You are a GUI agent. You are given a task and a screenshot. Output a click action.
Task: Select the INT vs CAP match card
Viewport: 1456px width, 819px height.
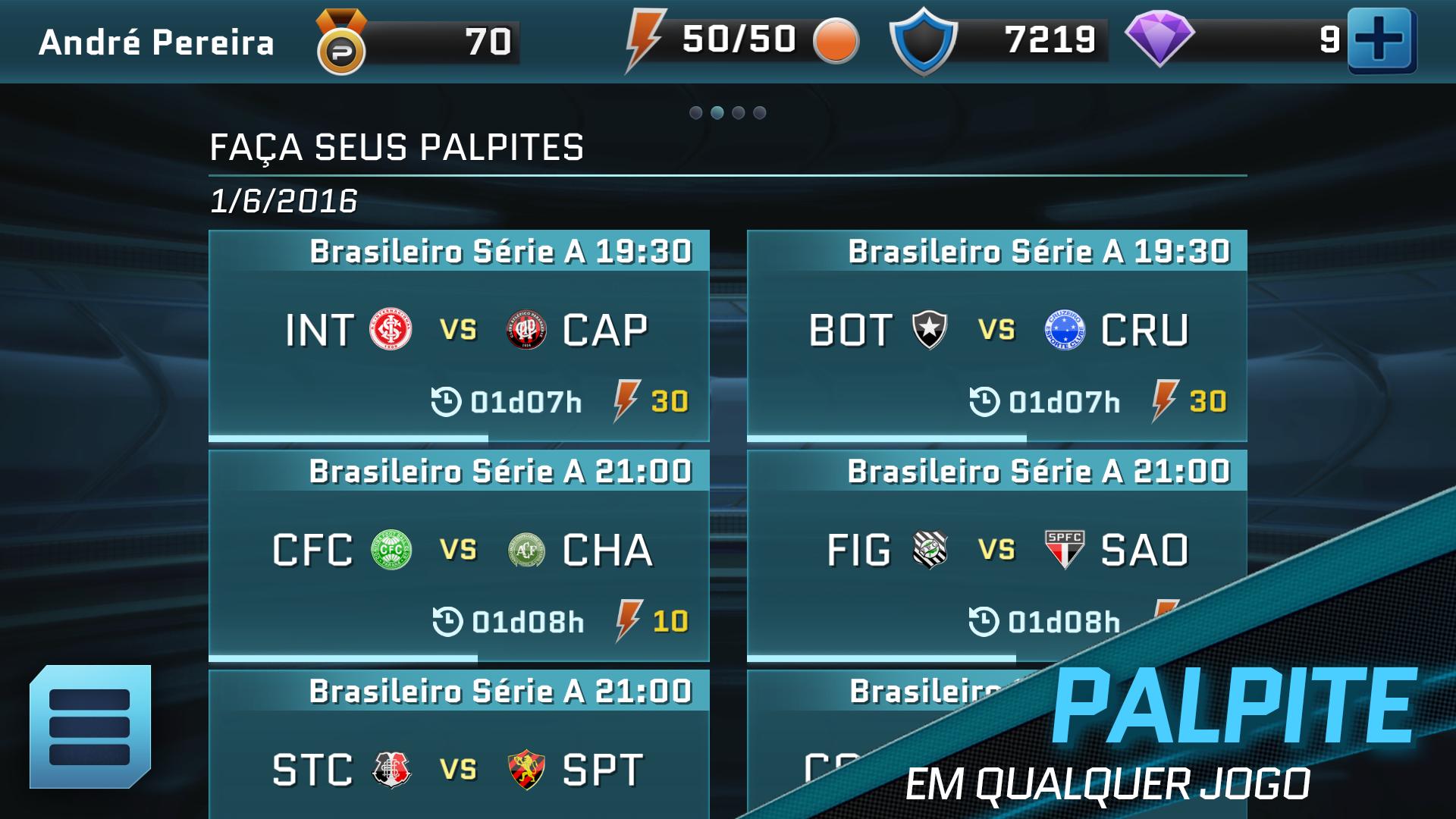(x=459, y=335)
